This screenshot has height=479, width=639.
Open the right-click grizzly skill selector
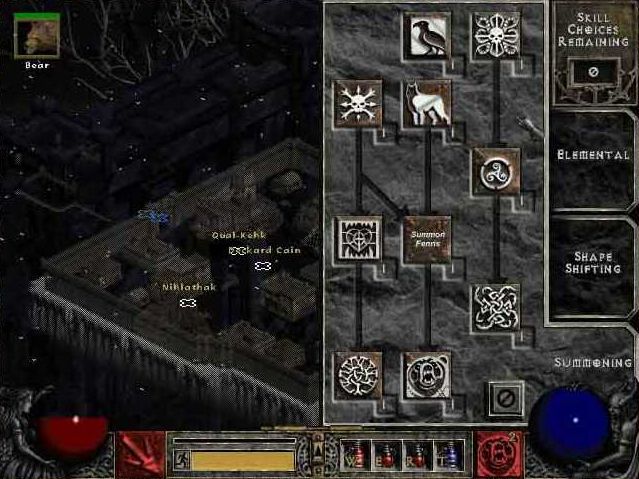click(500, 455)
